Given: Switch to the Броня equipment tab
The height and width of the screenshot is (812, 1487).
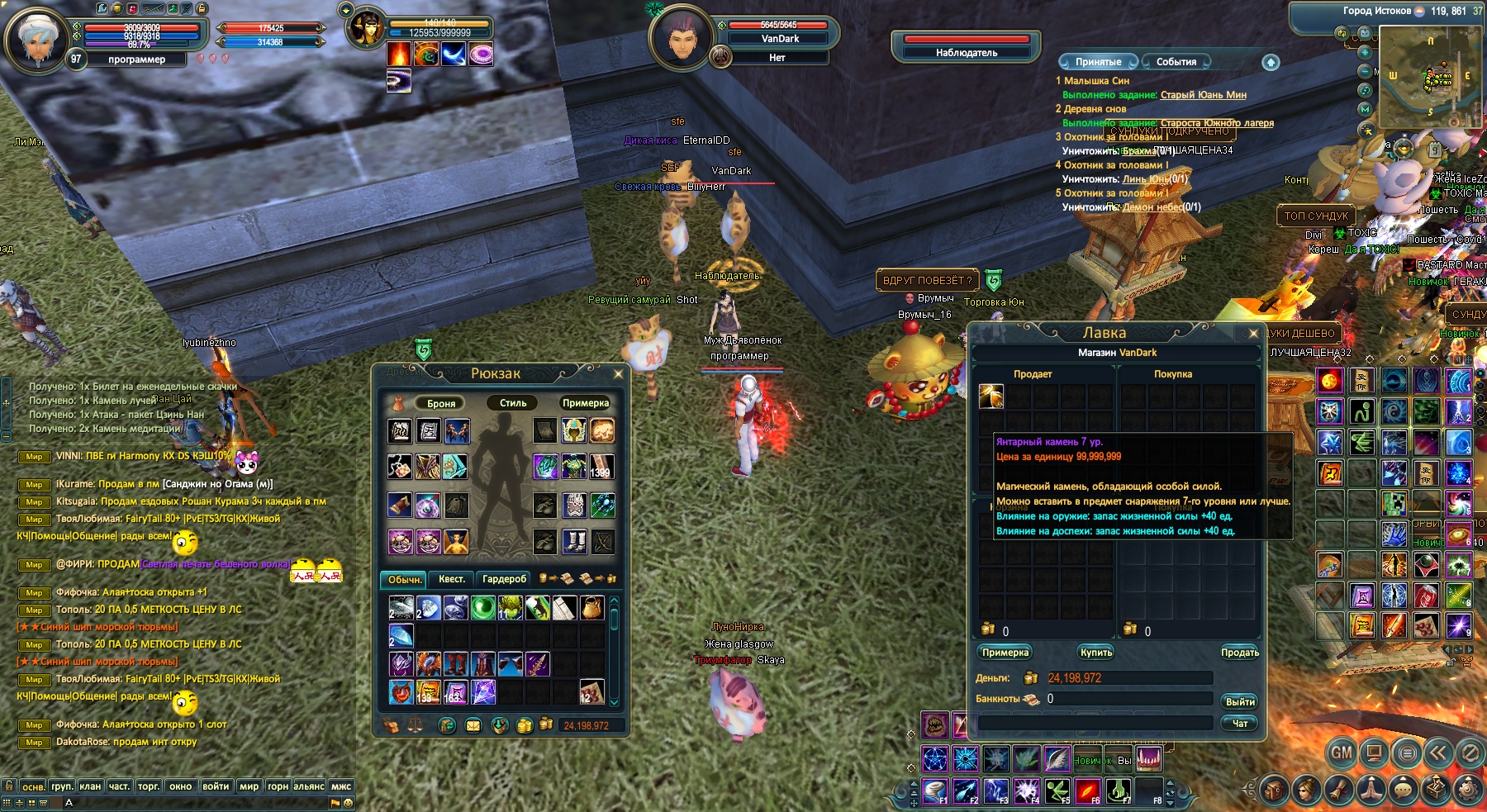Looking at the screenshot, I should [441, 403].
